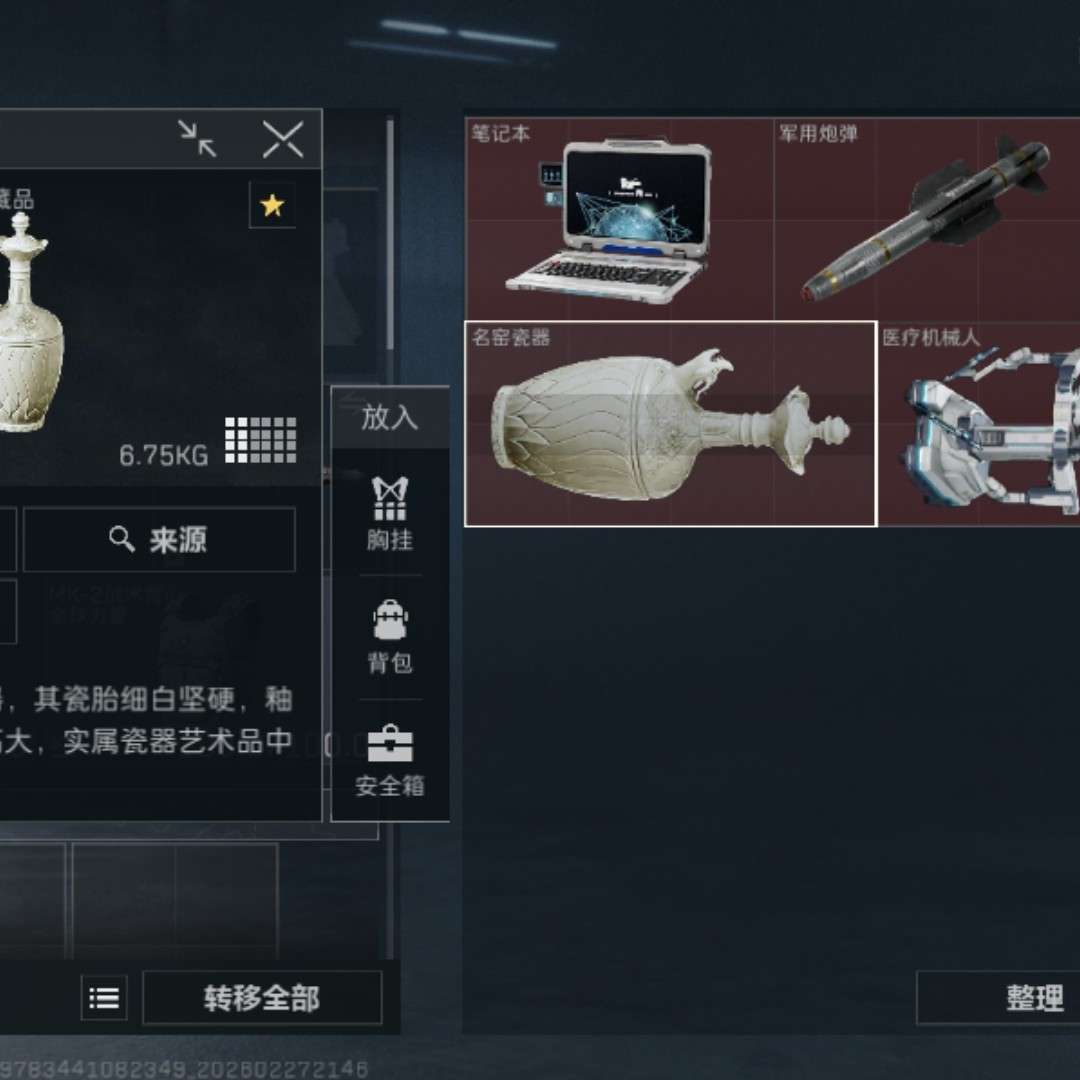The width and height of the screenshot is (1080, 1080).
Task: Click the 转移全部 transfer all button
Action: (262, 997)
